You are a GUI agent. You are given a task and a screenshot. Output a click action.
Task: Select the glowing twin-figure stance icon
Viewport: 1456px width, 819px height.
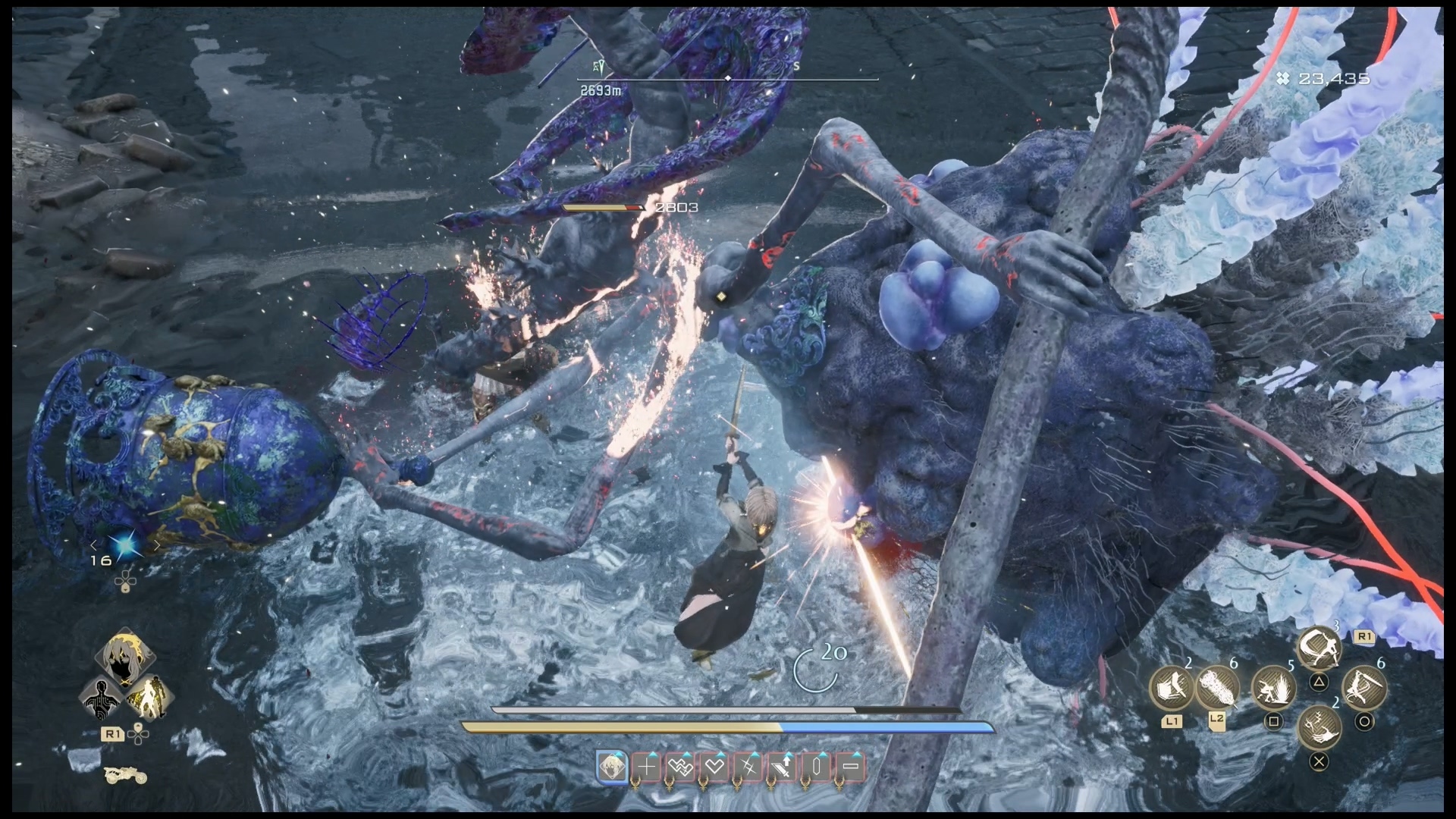tap(149, 697)
